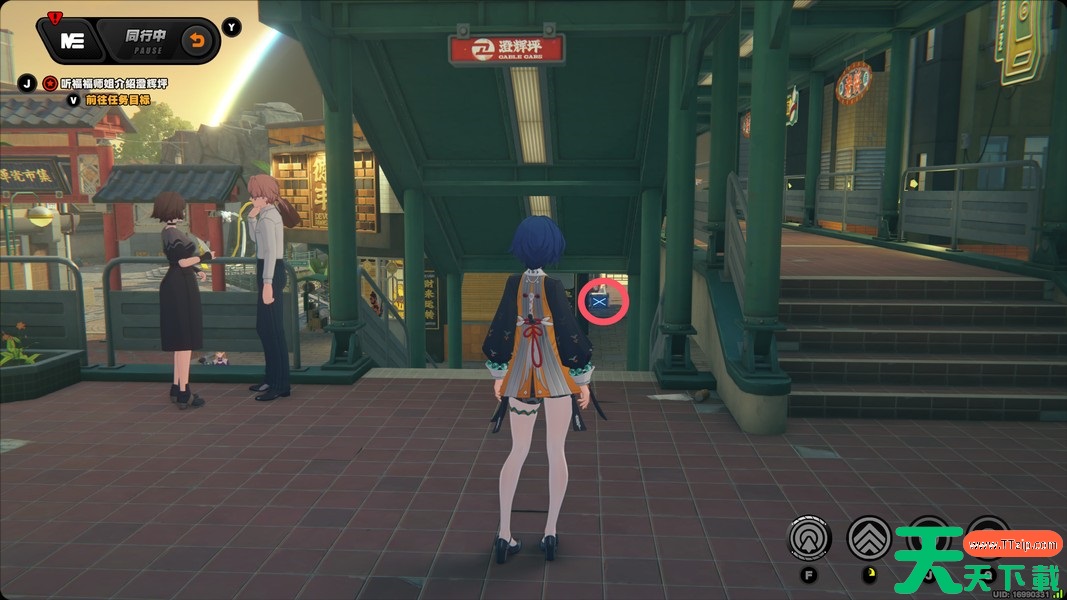Select the 同行中 PAUSE companion panel
Screen dimensions: 1067x600
(144, 41)
